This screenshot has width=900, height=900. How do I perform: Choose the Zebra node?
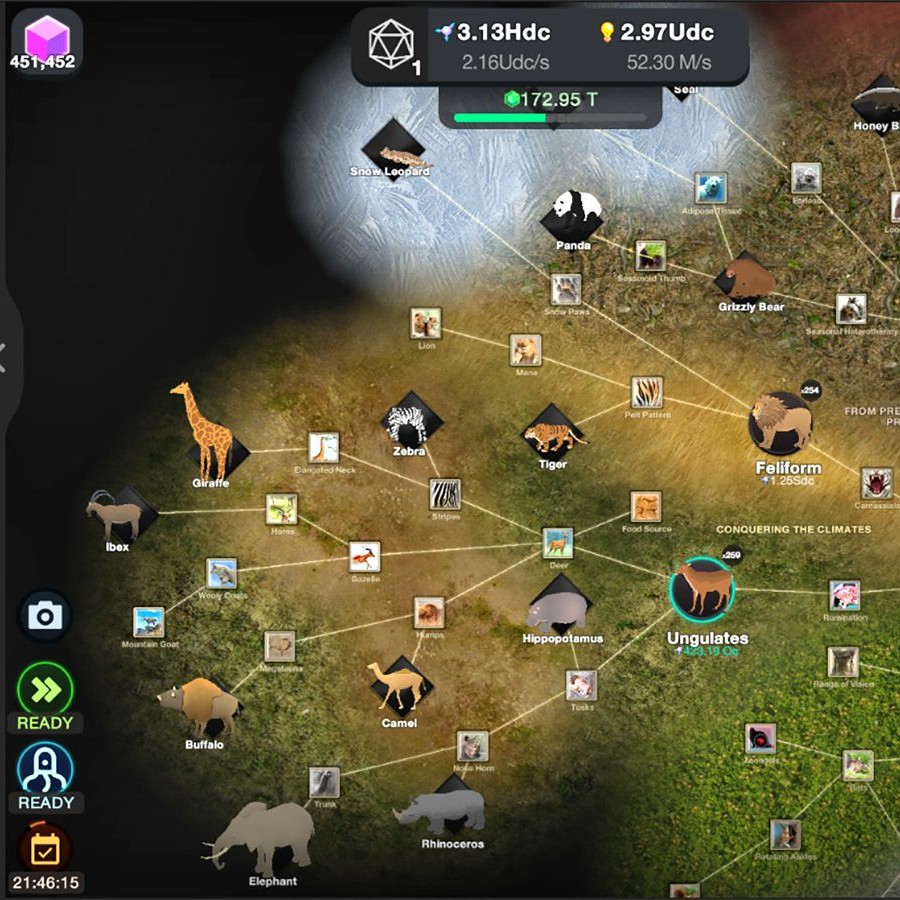(x=410, y=423)
